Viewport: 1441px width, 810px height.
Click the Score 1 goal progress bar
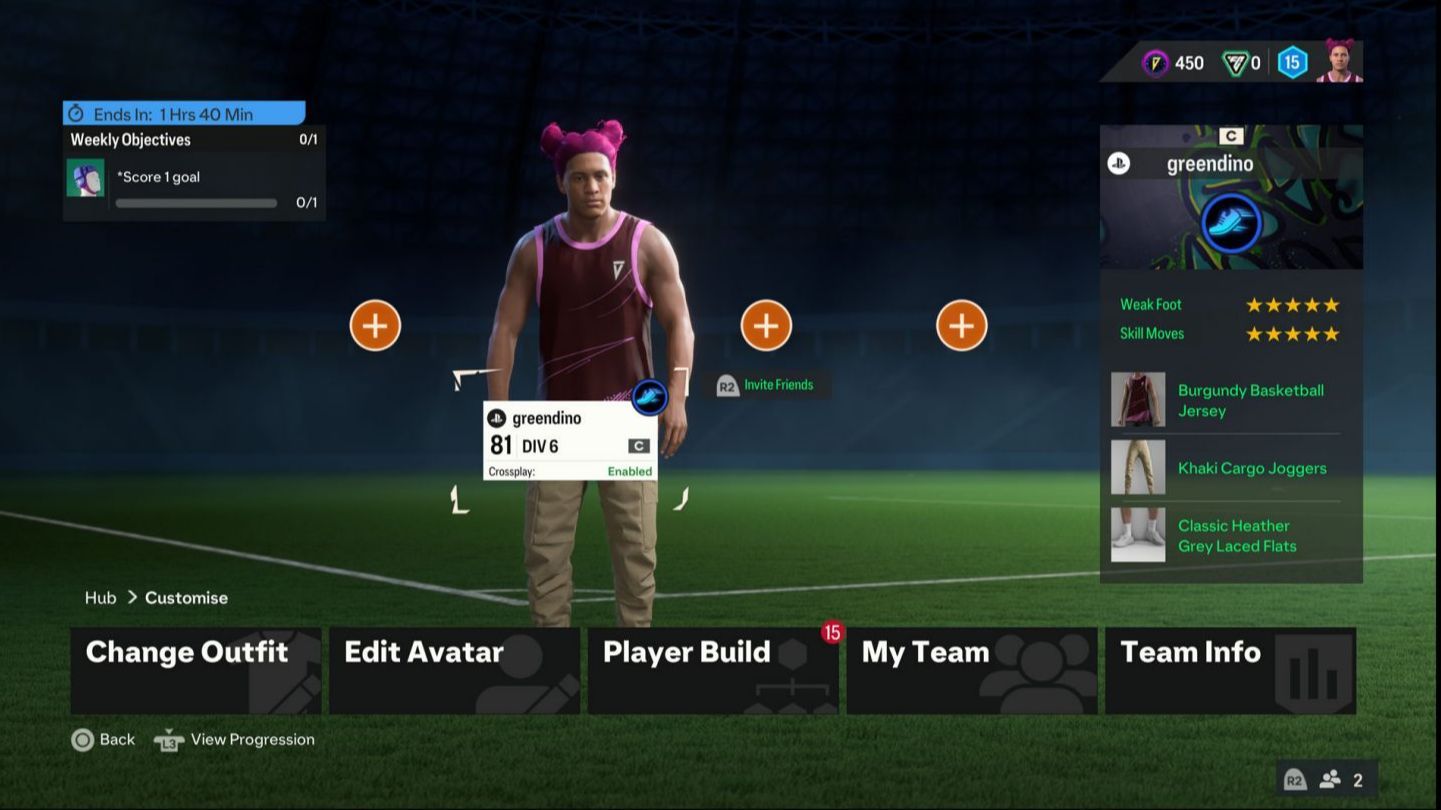pos(196,202)
